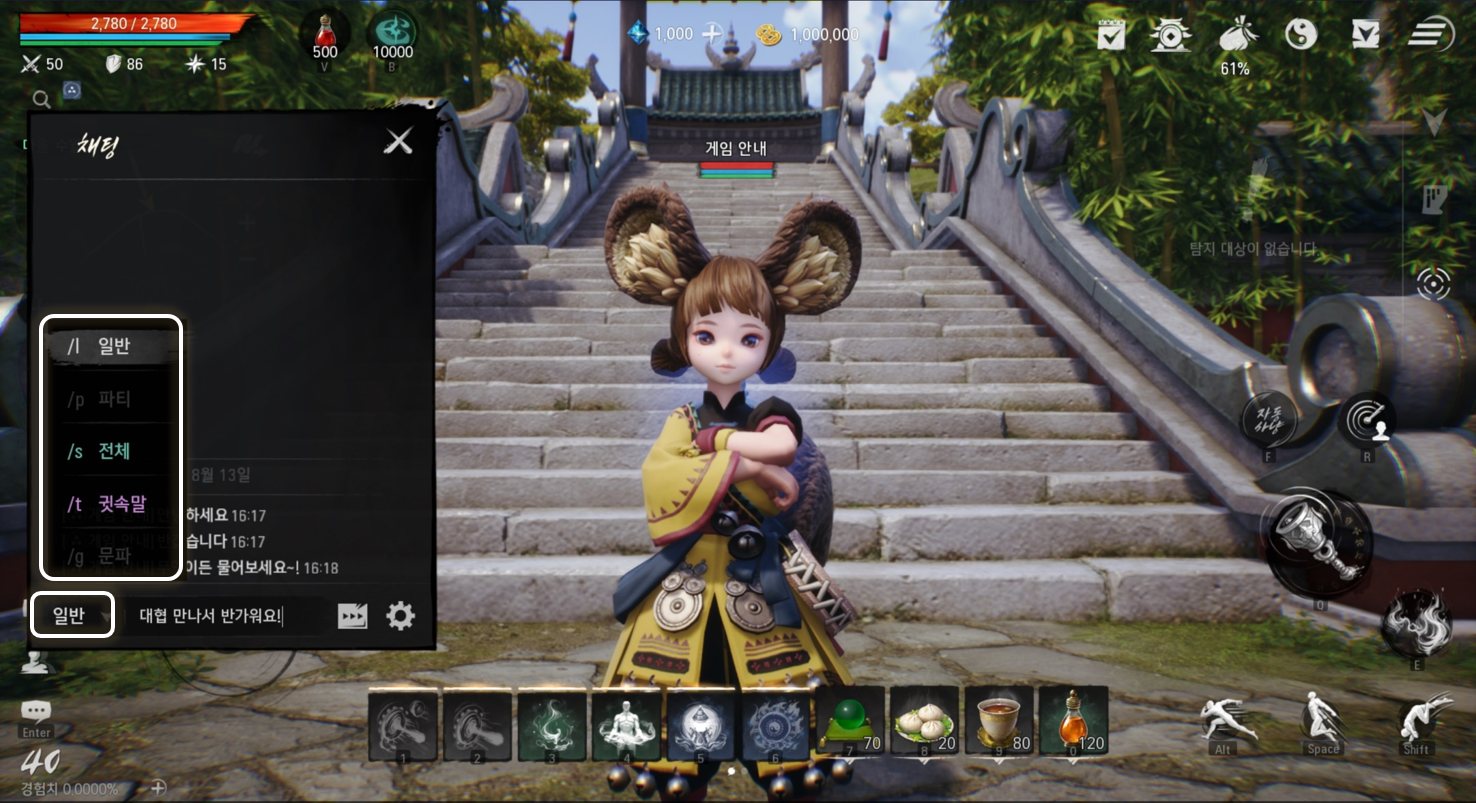Open the chat emote film icon
The width and height of the screenshot is (1476, 803).
tap(352, 616)
